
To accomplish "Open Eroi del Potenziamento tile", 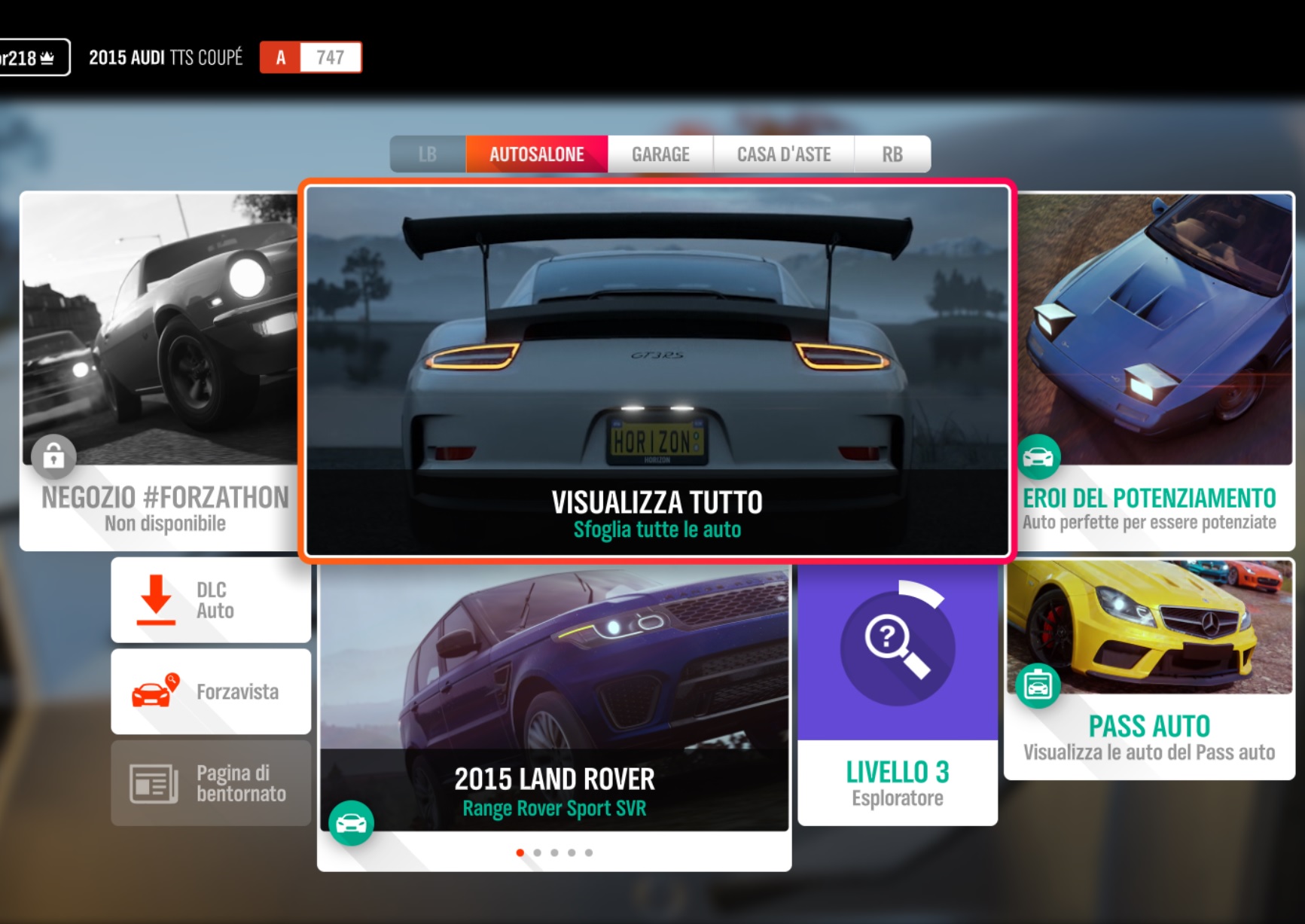I will click(x=1150, y=369).
